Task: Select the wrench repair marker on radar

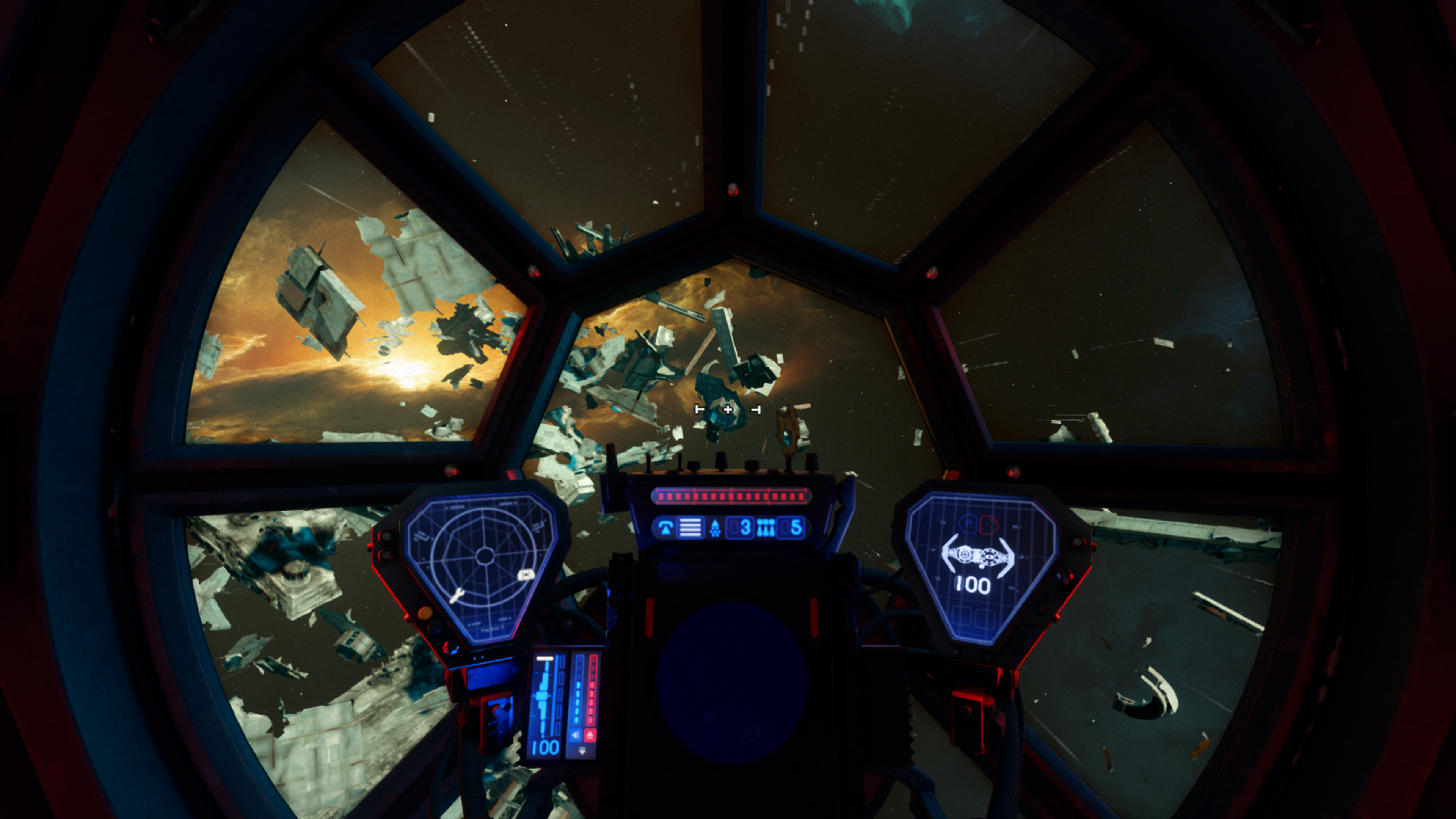Action: (x=457, y=595)
